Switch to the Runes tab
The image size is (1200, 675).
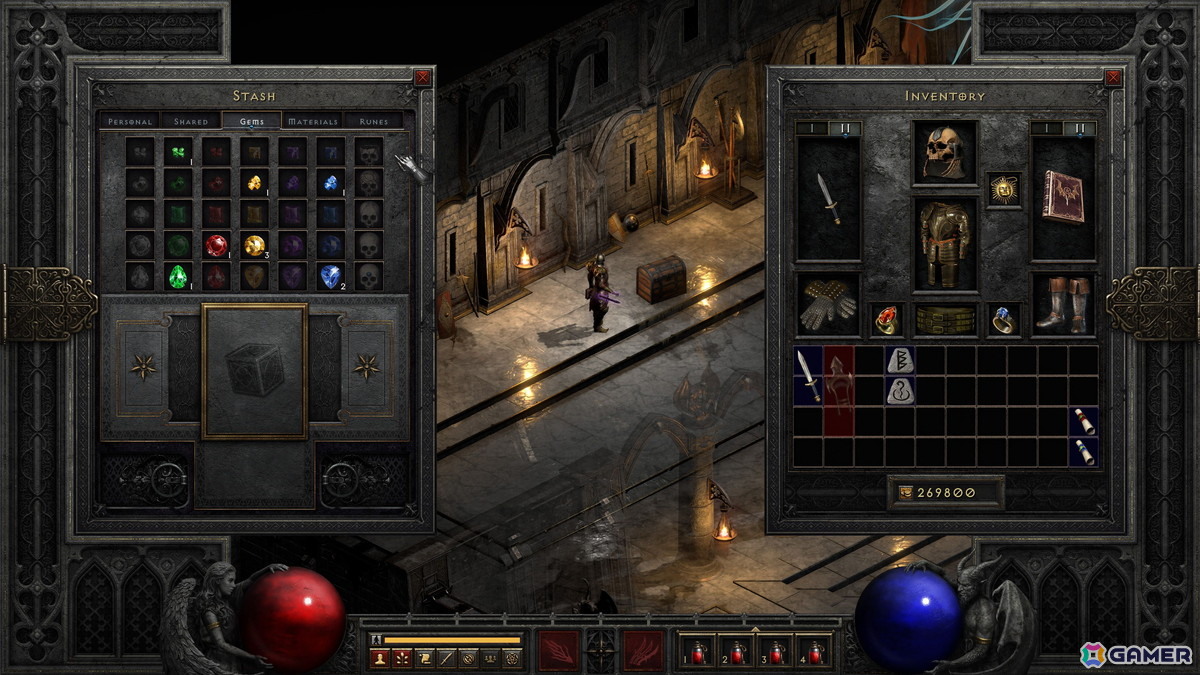(x=374, y=121)
